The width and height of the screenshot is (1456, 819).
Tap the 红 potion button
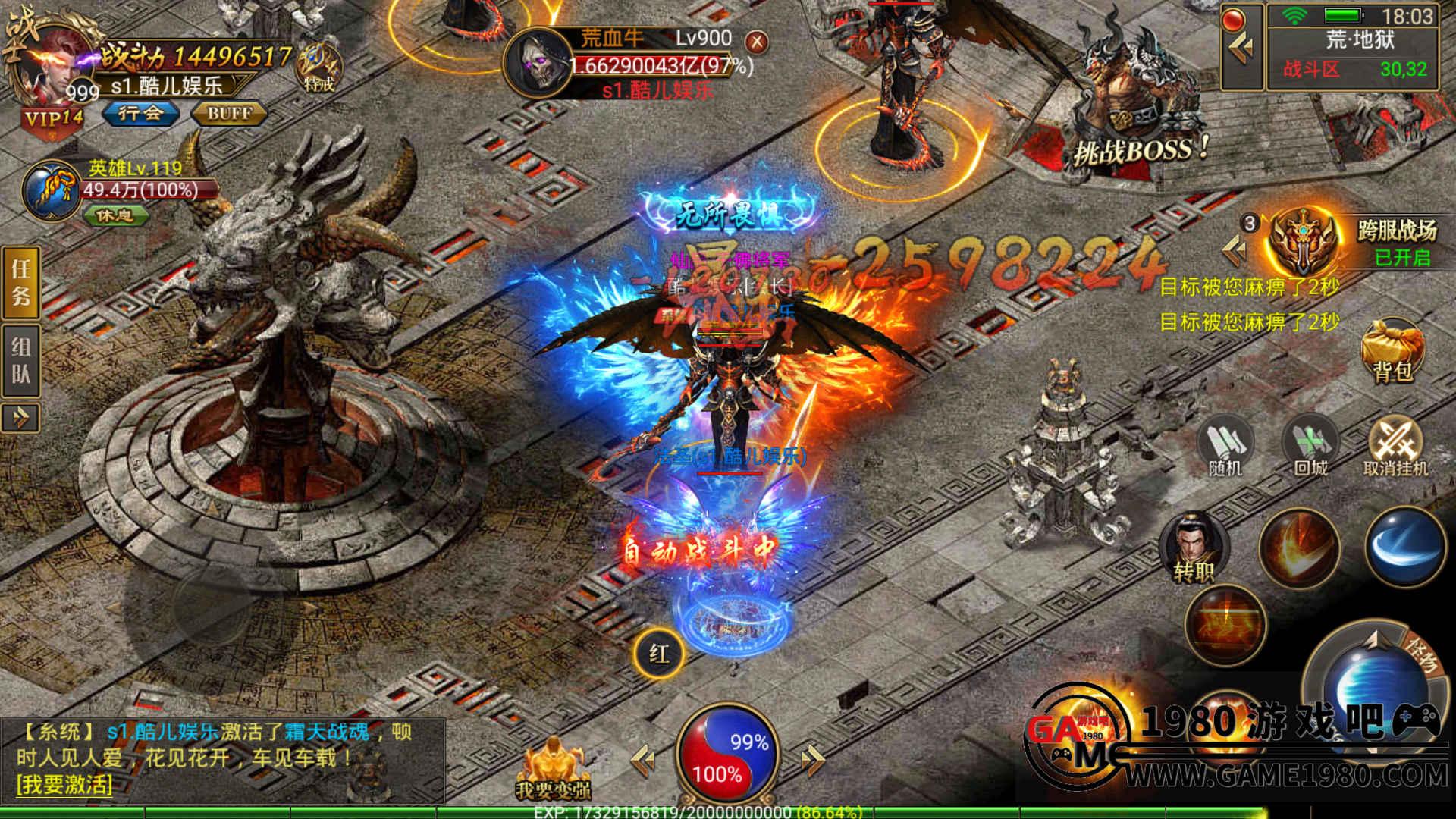click(658, 653)
